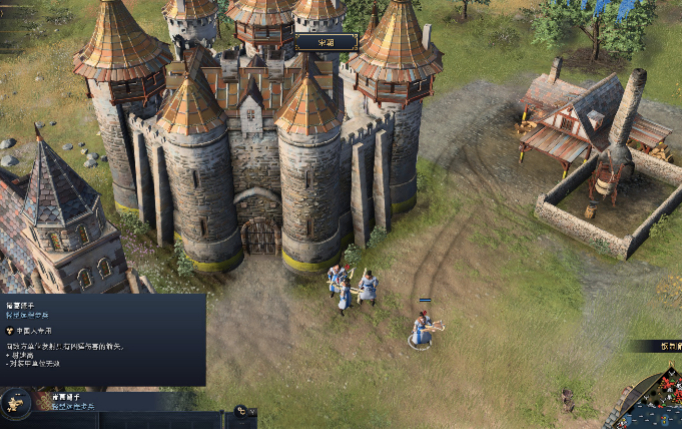This screenshot has width=682, height=429.
Task: Click the small round icon beside the command bar
Action: pos(240,410)
